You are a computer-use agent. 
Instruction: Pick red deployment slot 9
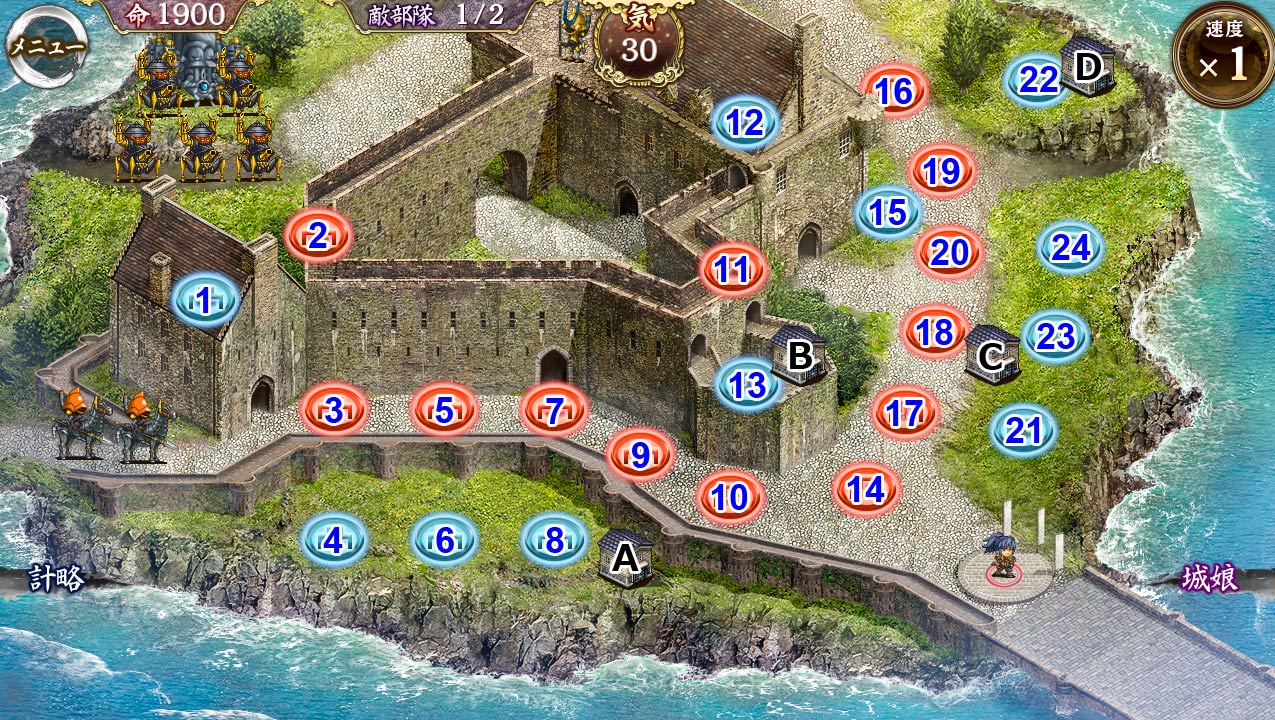641,455
